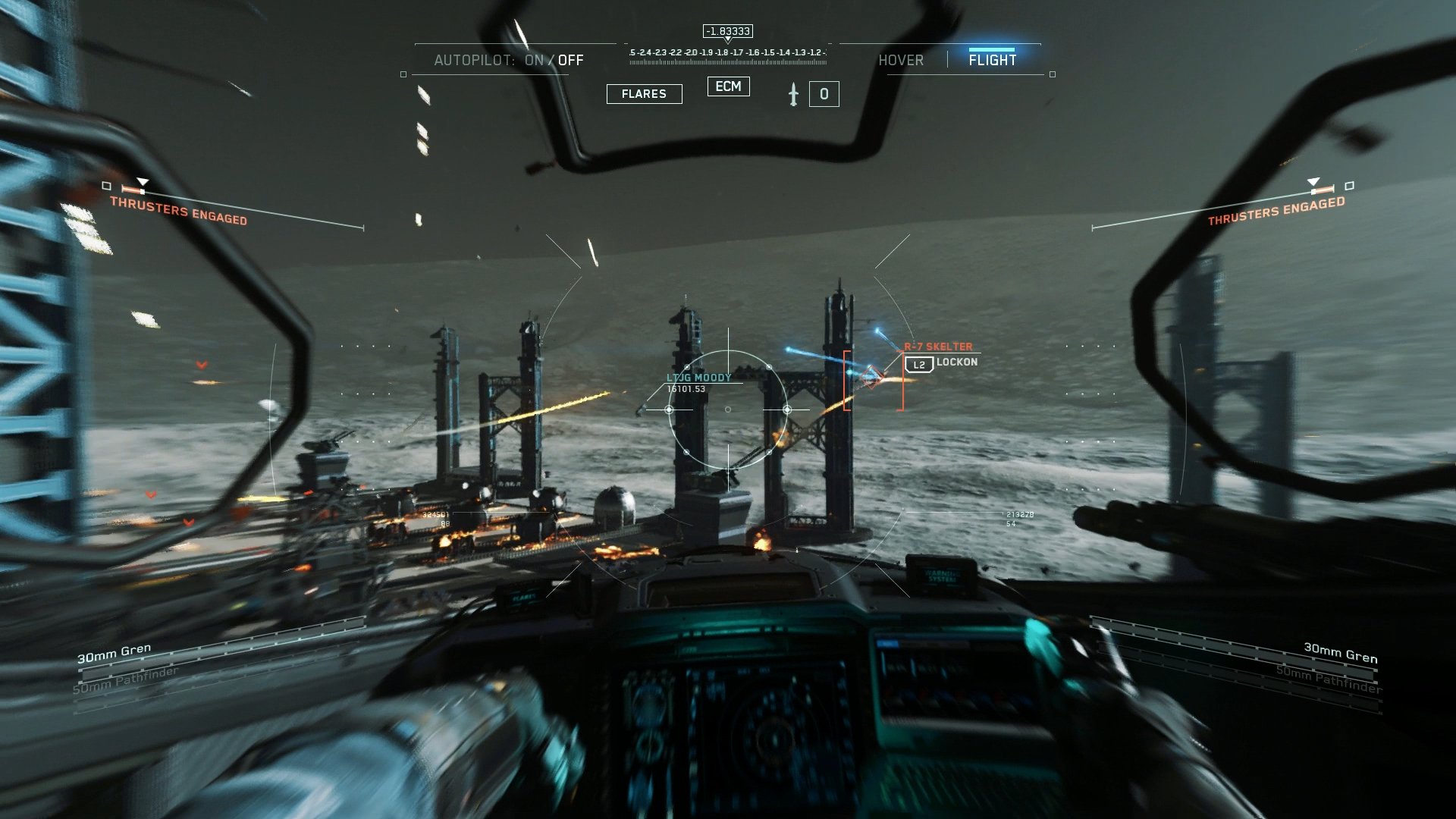Viewport: 1456px width, 819px height.
Task: Open the R-7 SKELTER target readout
Action: [x=939, y=346]
